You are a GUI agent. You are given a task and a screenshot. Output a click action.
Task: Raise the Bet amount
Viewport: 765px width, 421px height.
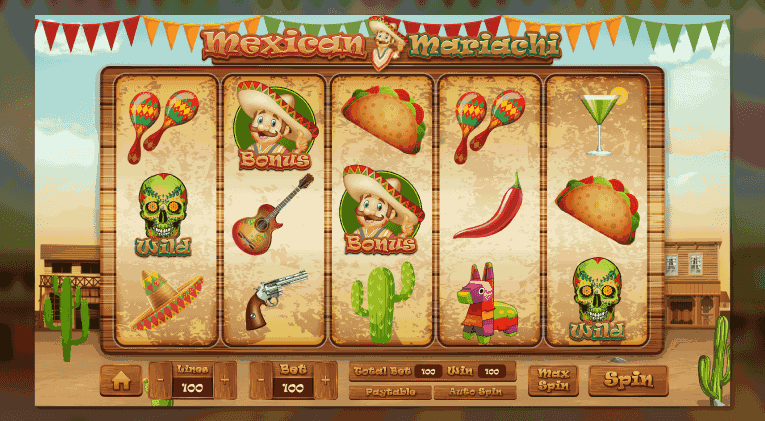point(326,381)
